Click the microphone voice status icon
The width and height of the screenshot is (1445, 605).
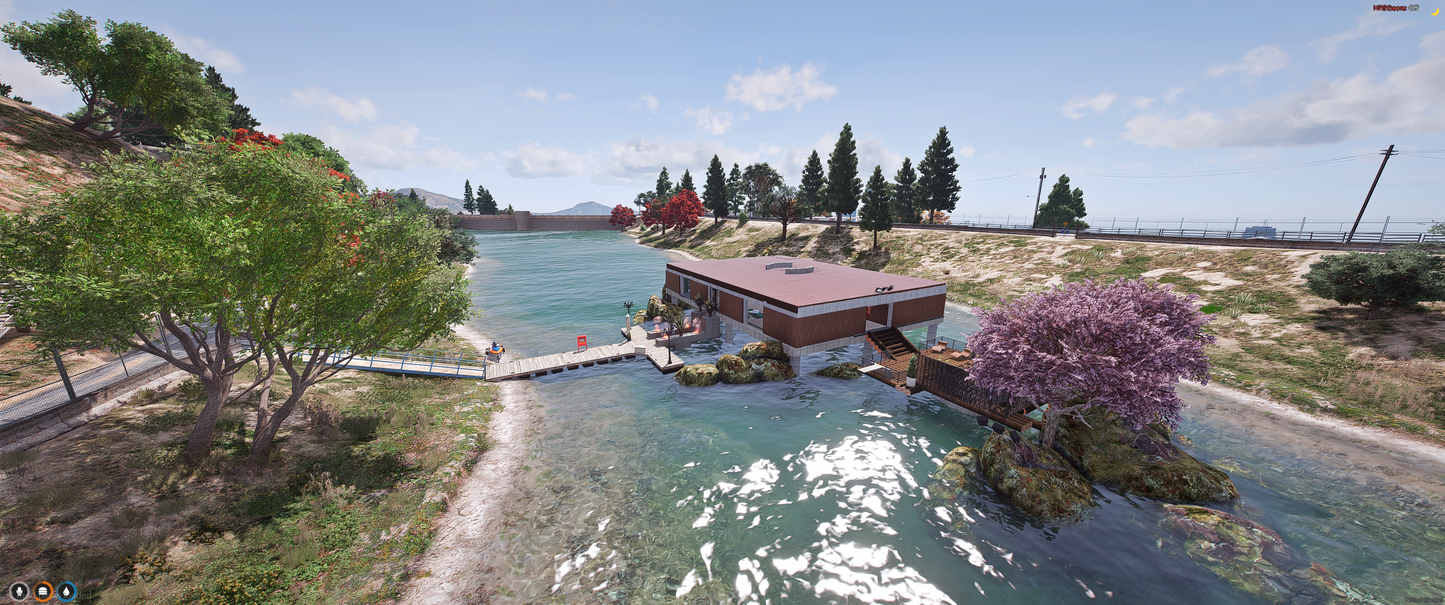pyautogui.click(x=19, y=591)
